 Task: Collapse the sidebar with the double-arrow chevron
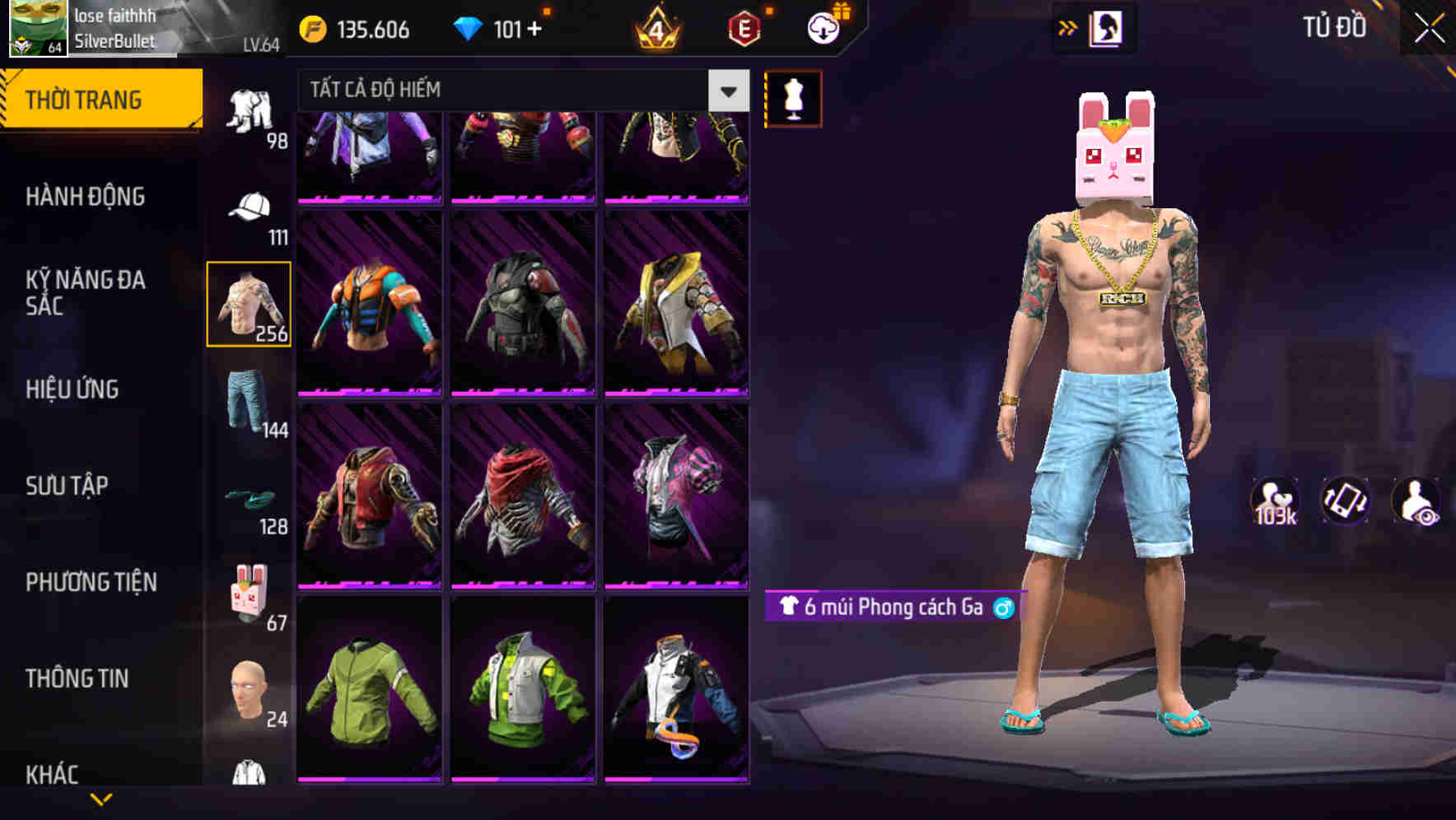pyautogui.click(x=1068, y=26)
